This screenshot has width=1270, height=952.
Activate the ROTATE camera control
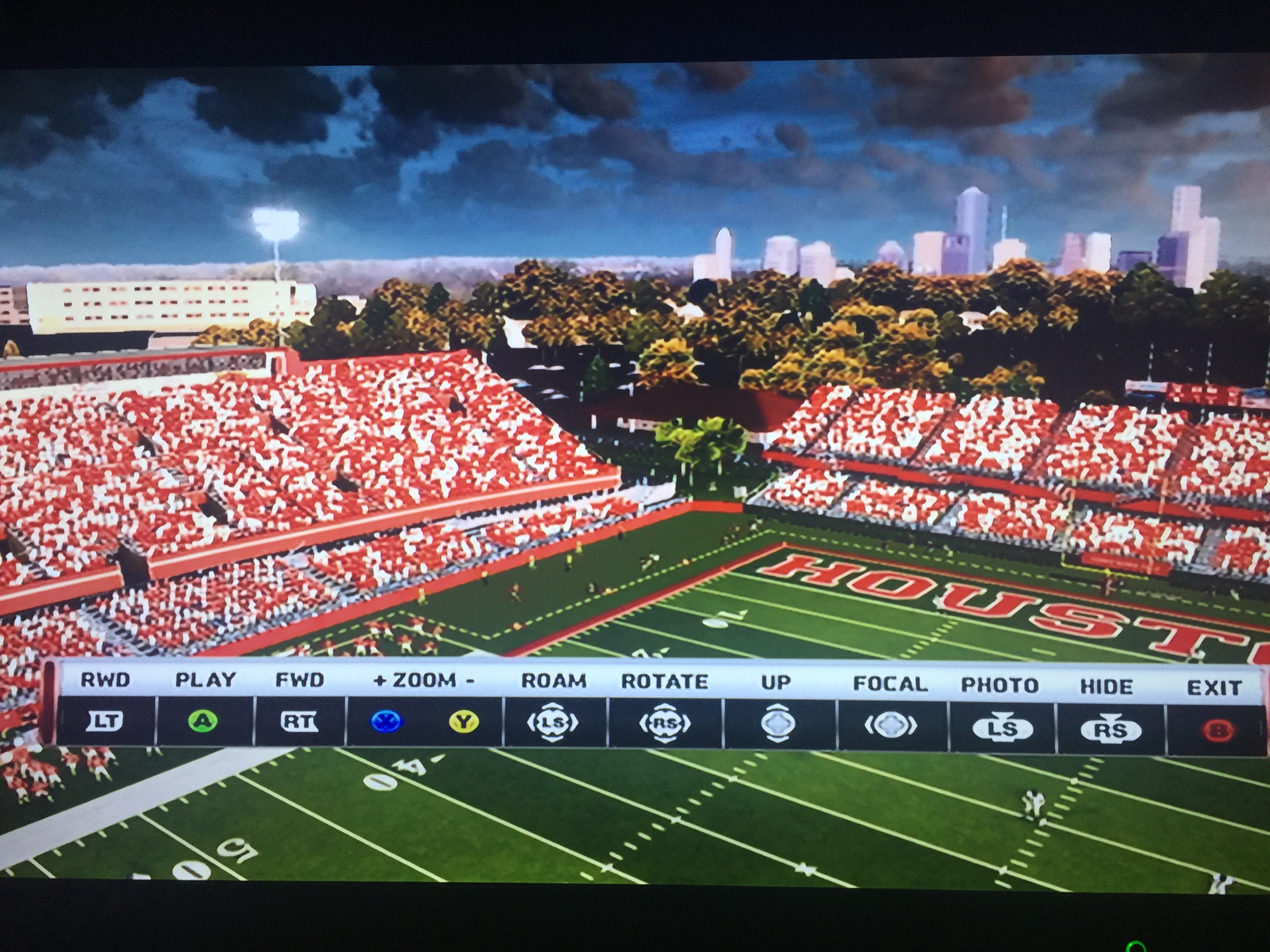664,723
